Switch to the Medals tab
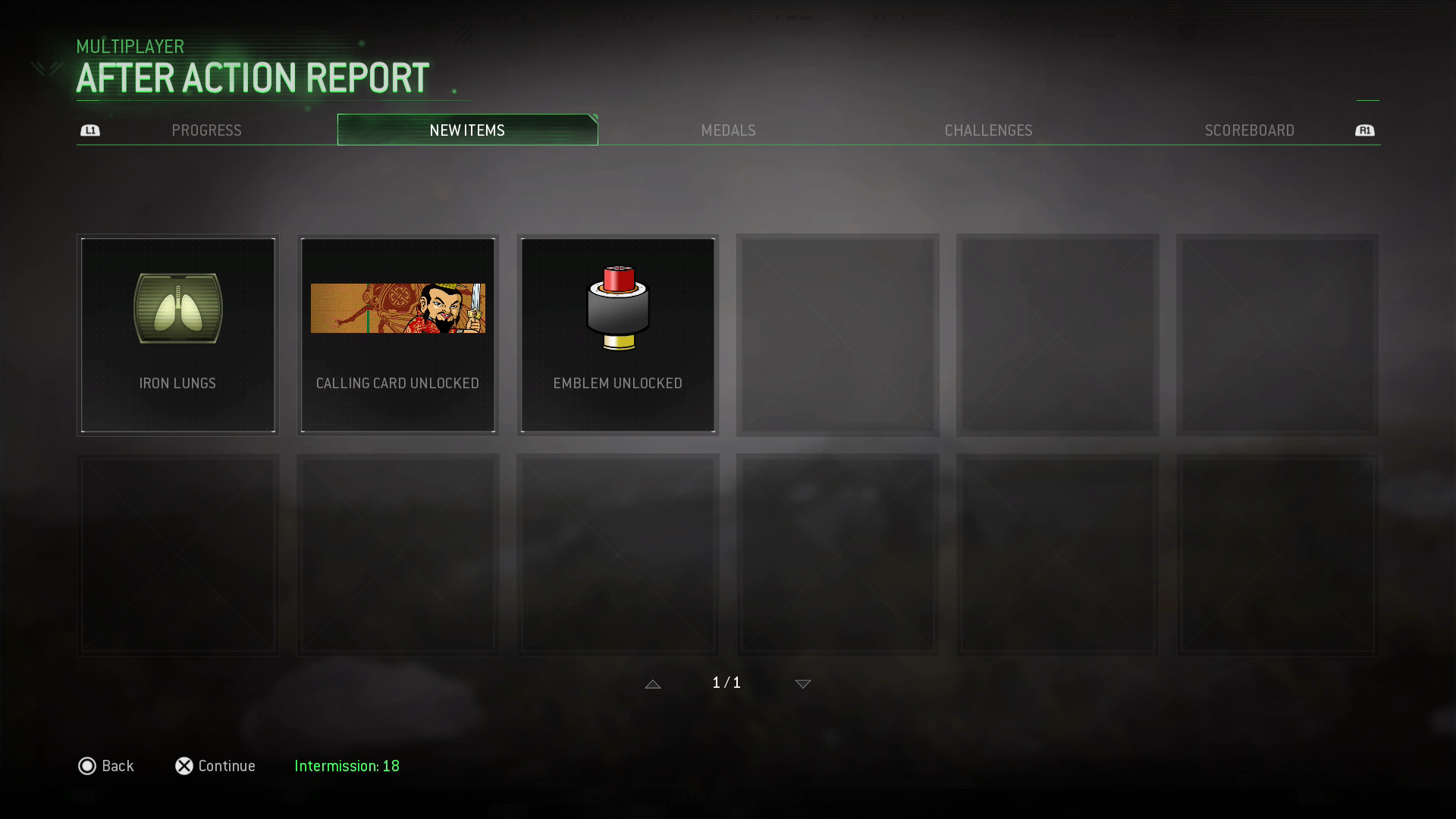The image size is (1456, 819). pos(728,130)
